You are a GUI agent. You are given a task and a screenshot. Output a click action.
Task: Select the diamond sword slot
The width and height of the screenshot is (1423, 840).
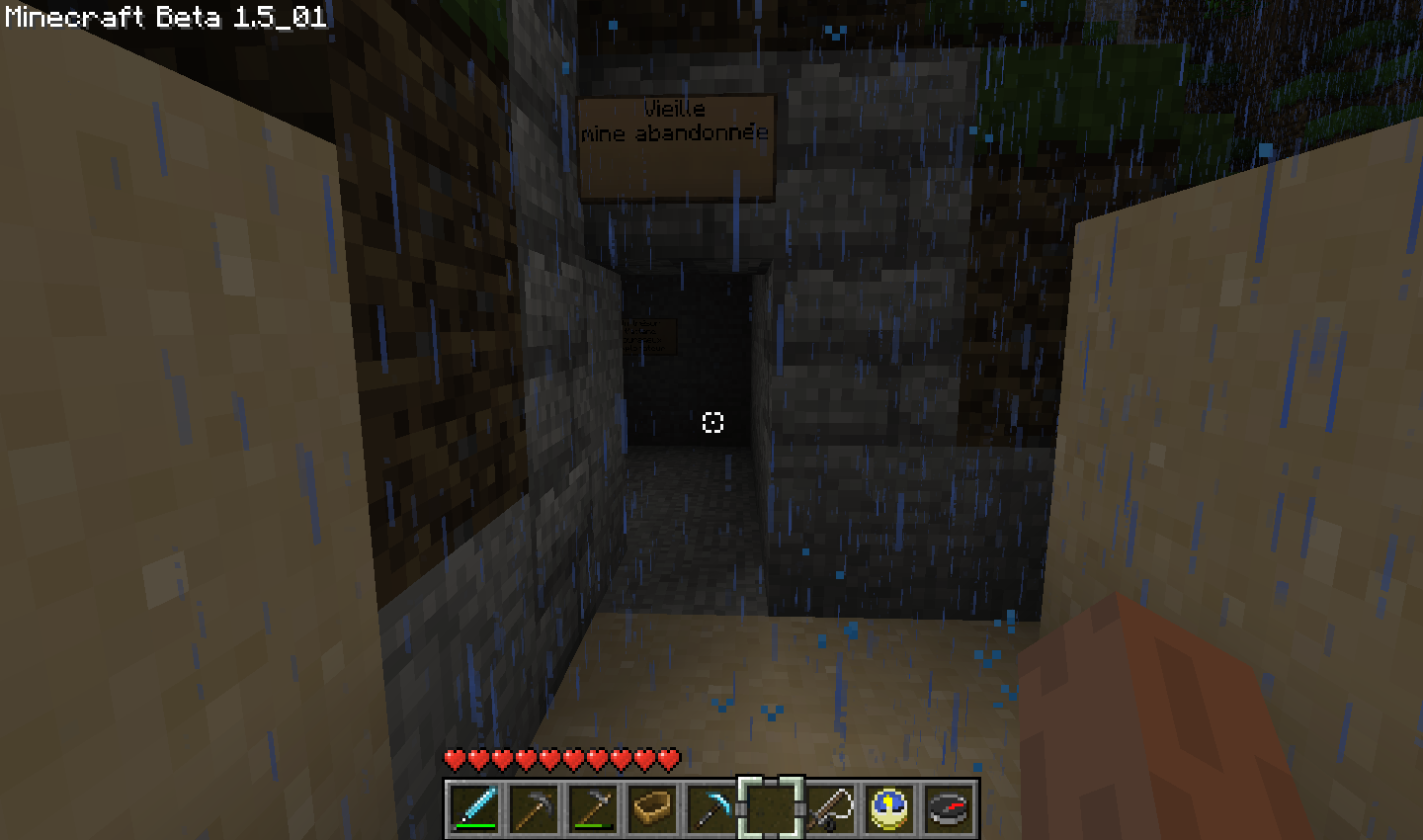point(474,808)
